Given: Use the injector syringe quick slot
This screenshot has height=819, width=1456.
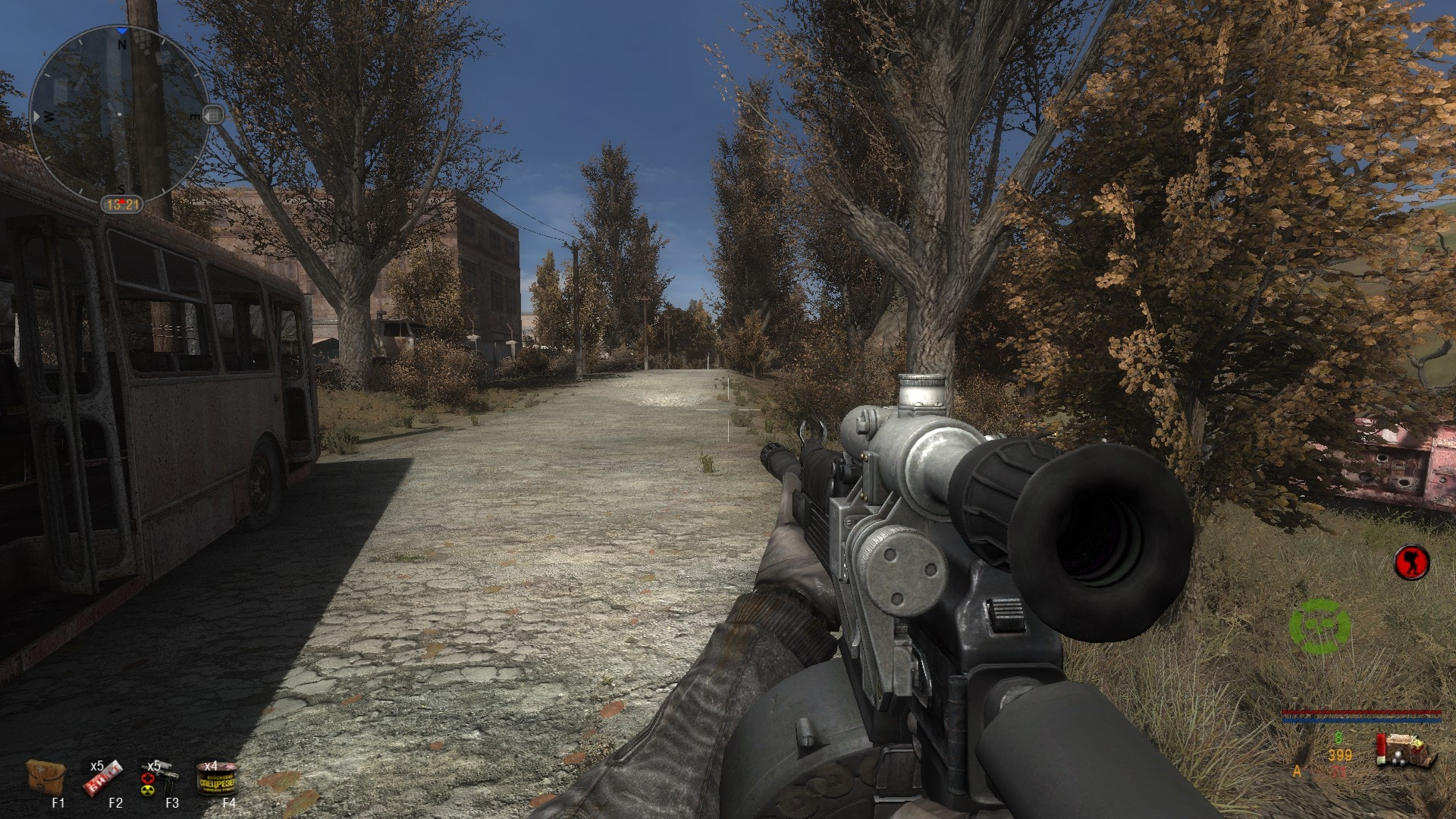Looking at the screenshot, I should coord(158,779).
